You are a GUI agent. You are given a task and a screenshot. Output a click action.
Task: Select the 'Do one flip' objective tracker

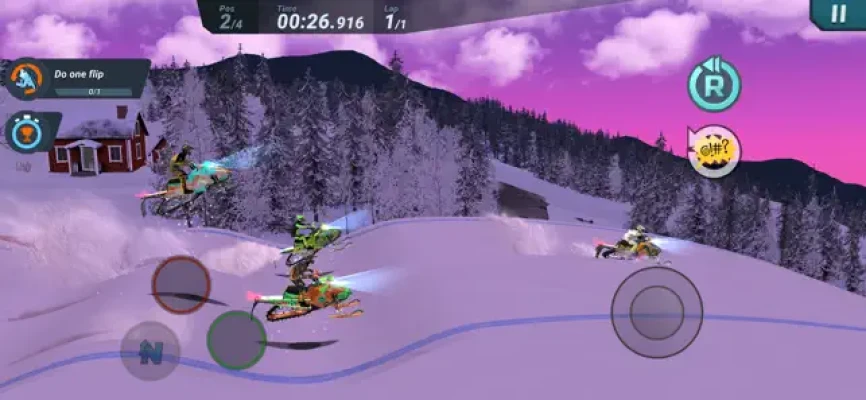(x=78, y=78)
